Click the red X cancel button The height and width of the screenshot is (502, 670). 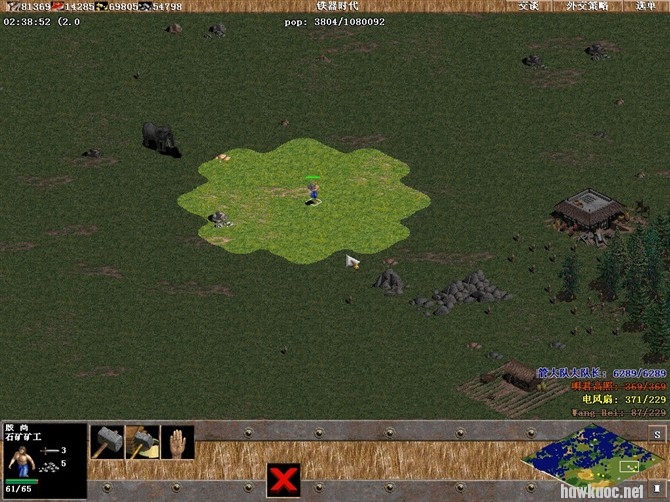tap(283, 478)
